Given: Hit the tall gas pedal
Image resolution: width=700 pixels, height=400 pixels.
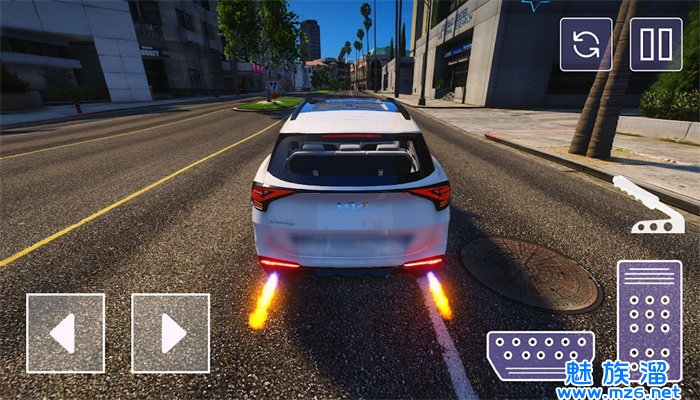Looking at the screenshot, I should (x=649, y=320).
